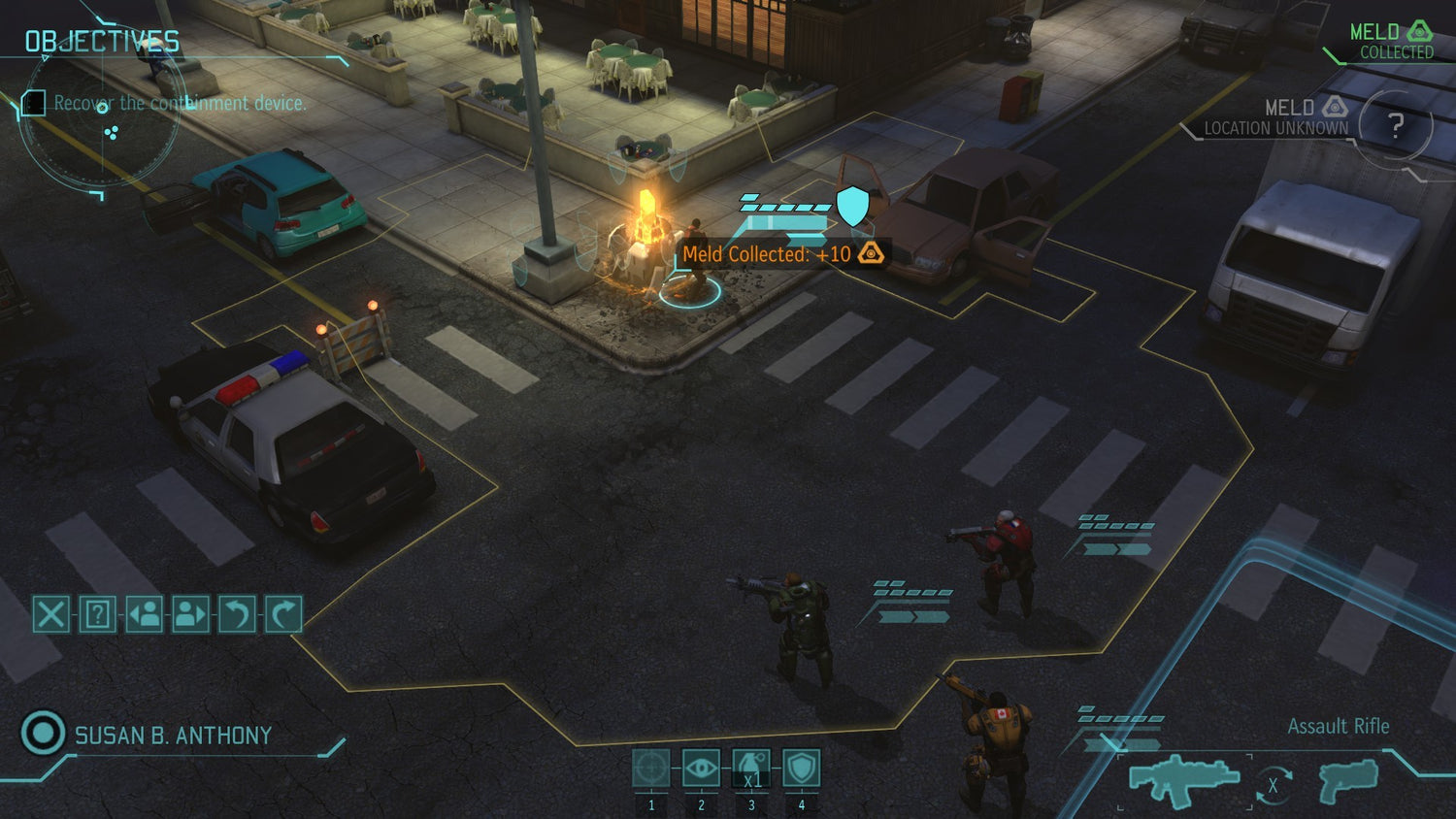Select the next soldier icon
1456x819 pixels.
click(190, 614)
